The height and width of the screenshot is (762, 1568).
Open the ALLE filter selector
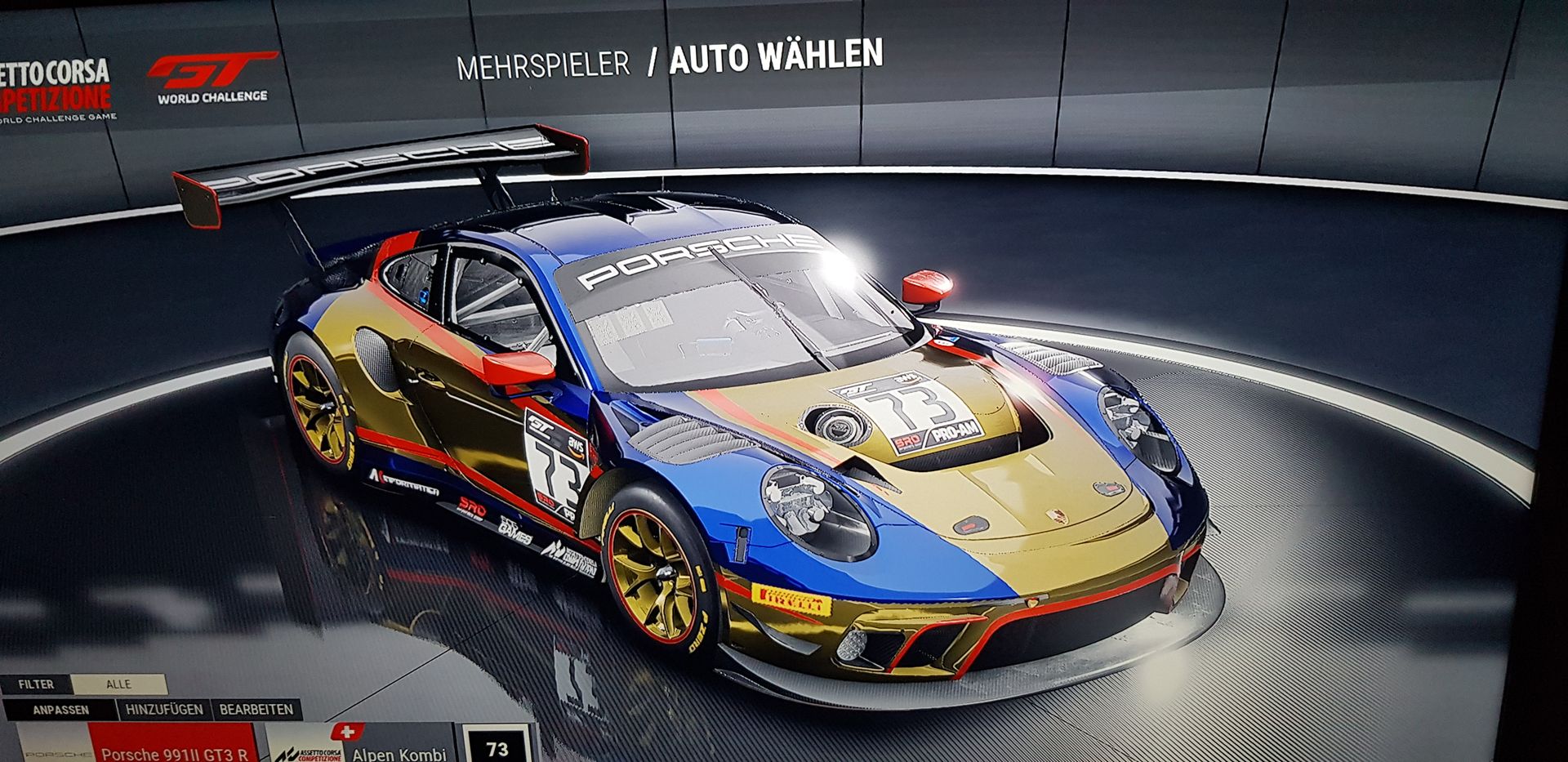118,684
